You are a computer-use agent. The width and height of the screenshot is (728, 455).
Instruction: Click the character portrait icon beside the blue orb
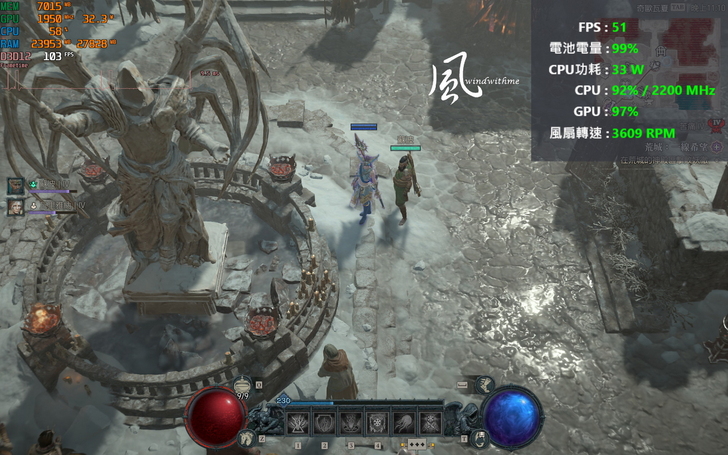[480, 437]
